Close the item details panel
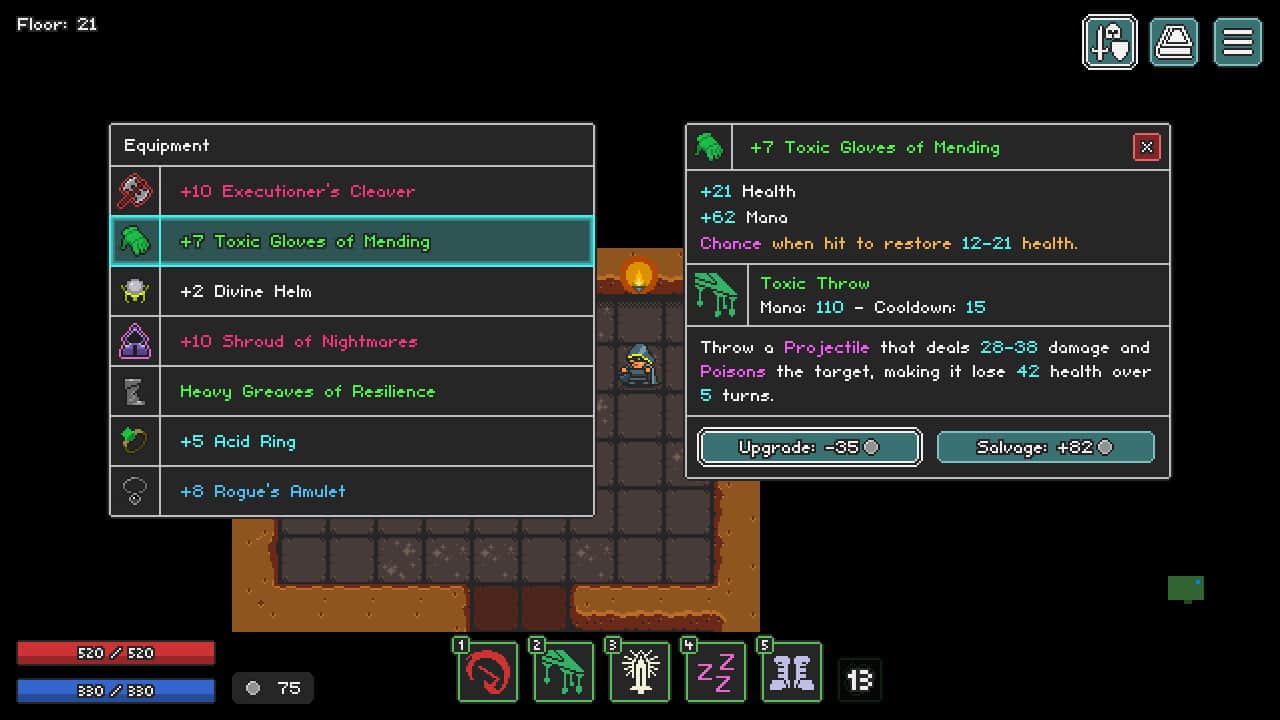Screen dimensions: 1280x720 click(x=1146, y=147)
